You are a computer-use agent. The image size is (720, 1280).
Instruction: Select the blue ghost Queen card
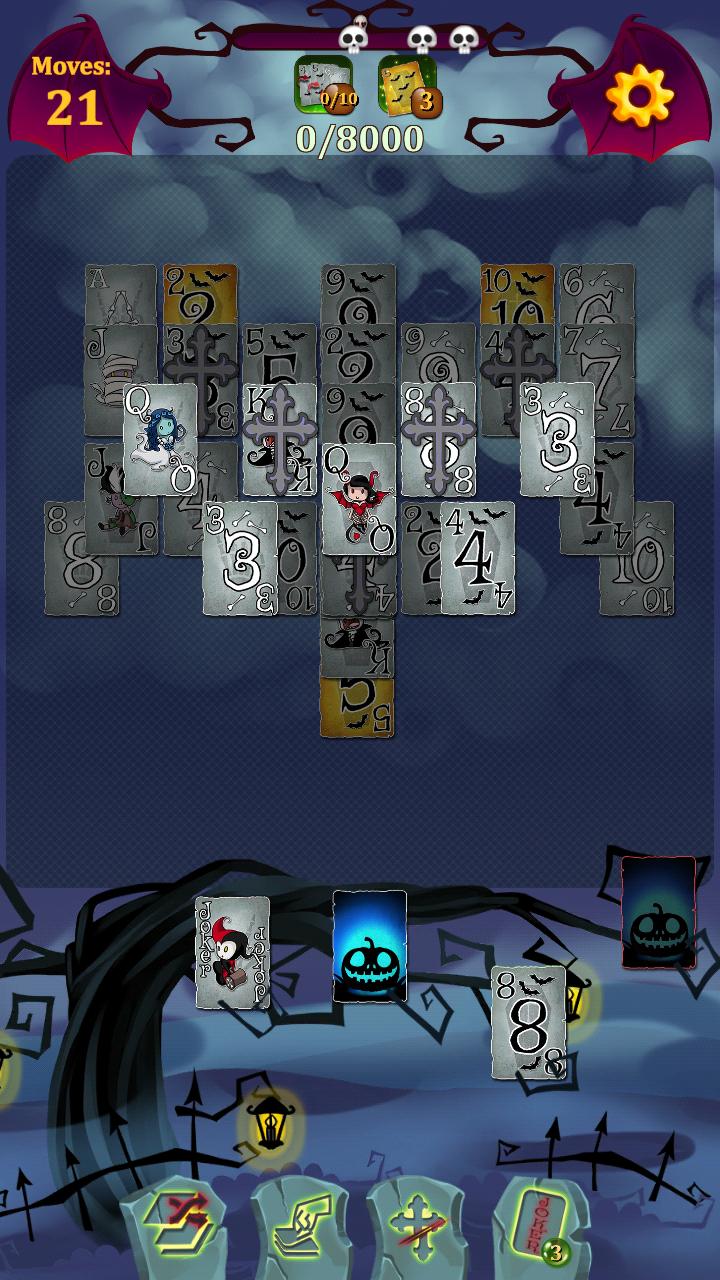pos(160,440)
